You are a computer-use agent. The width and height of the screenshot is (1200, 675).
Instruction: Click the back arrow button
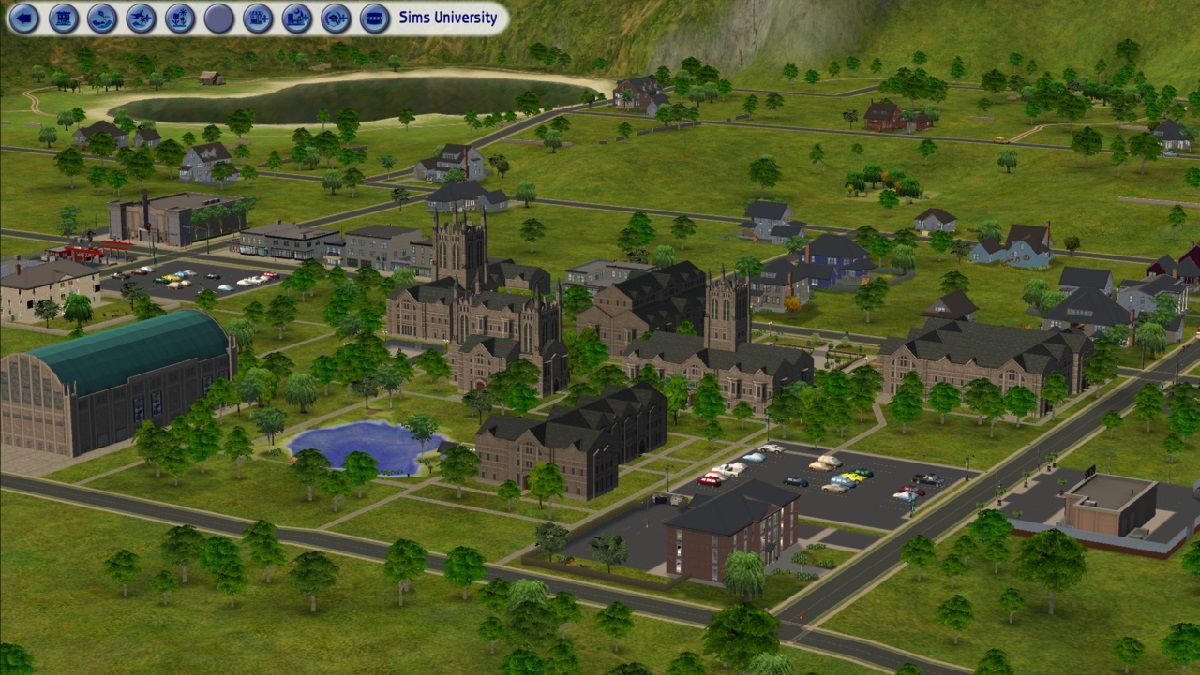pos(25,18)
